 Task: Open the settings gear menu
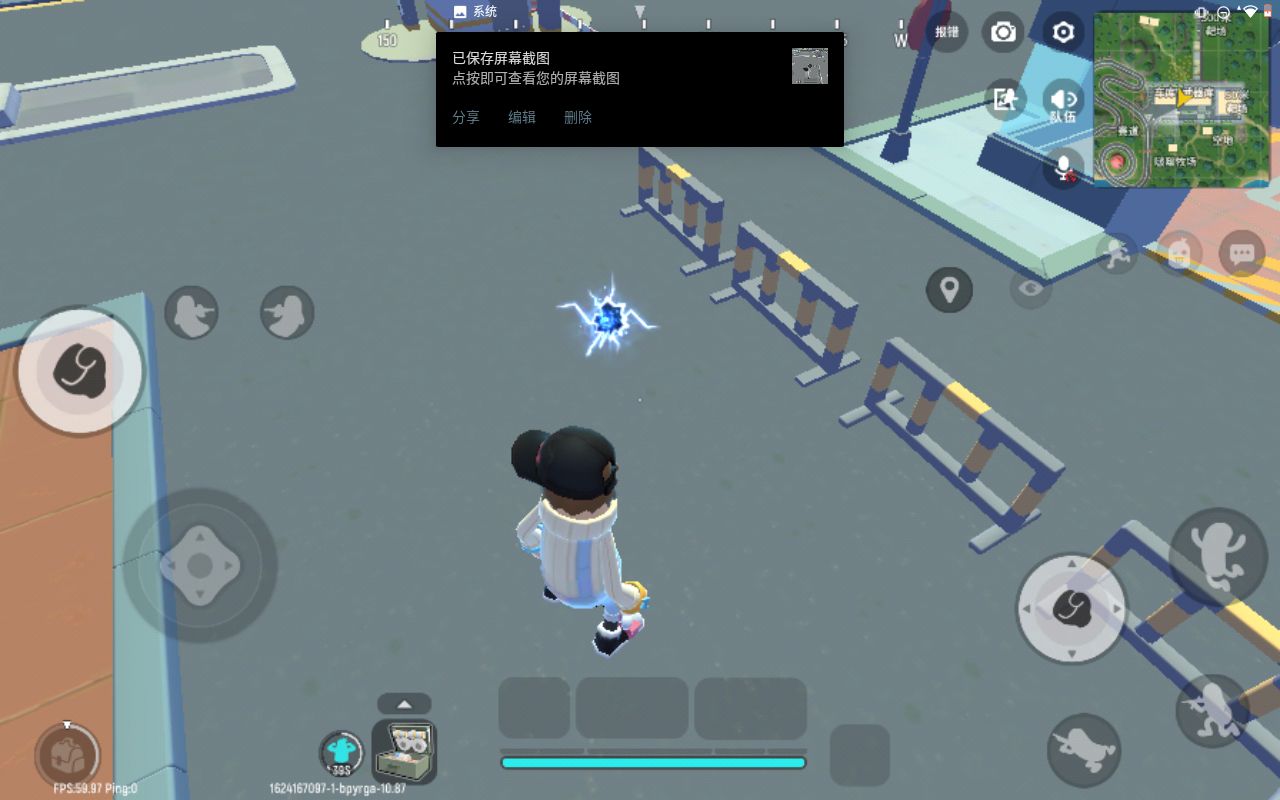[1063, 33]
